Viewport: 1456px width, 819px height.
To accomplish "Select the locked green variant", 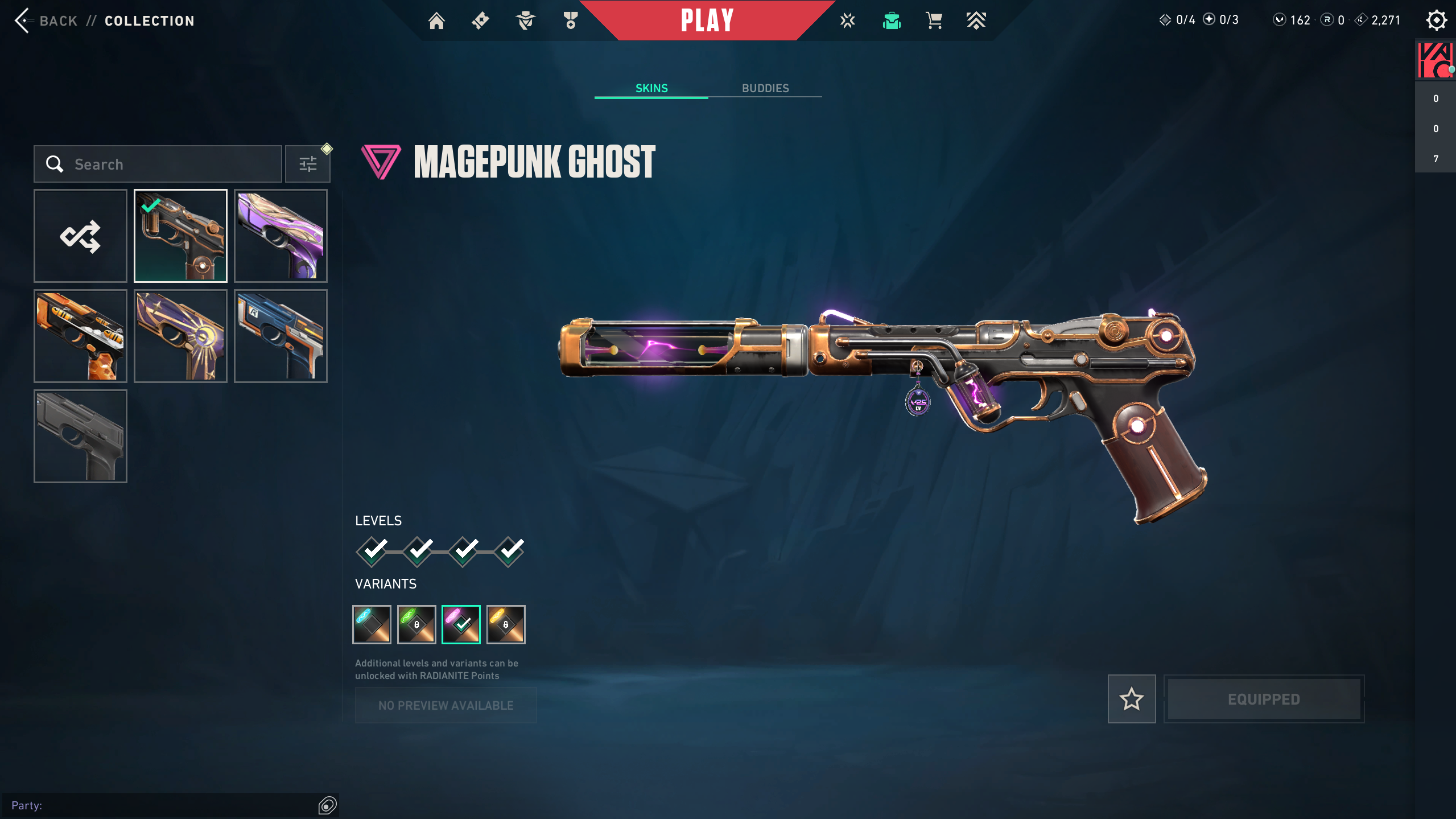I will coord(416,624).
